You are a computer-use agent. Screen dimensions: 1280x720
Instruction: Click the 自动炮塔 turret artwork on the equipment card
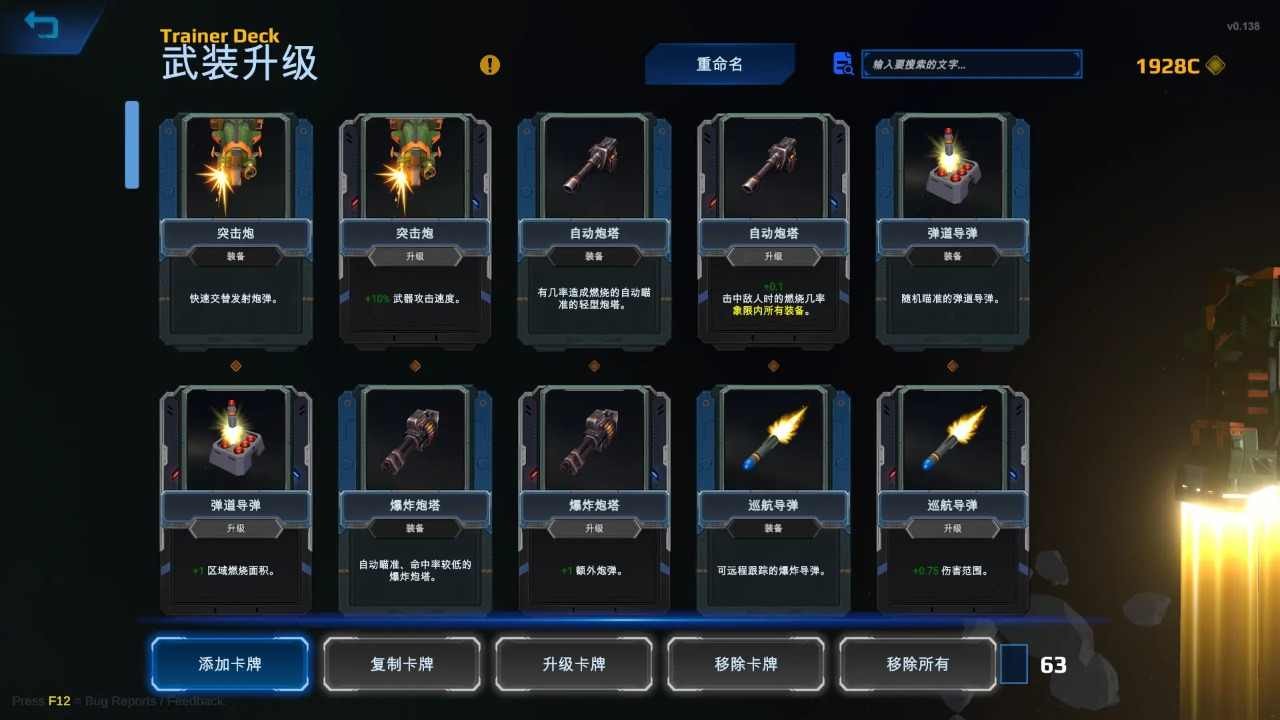(593, 165)
